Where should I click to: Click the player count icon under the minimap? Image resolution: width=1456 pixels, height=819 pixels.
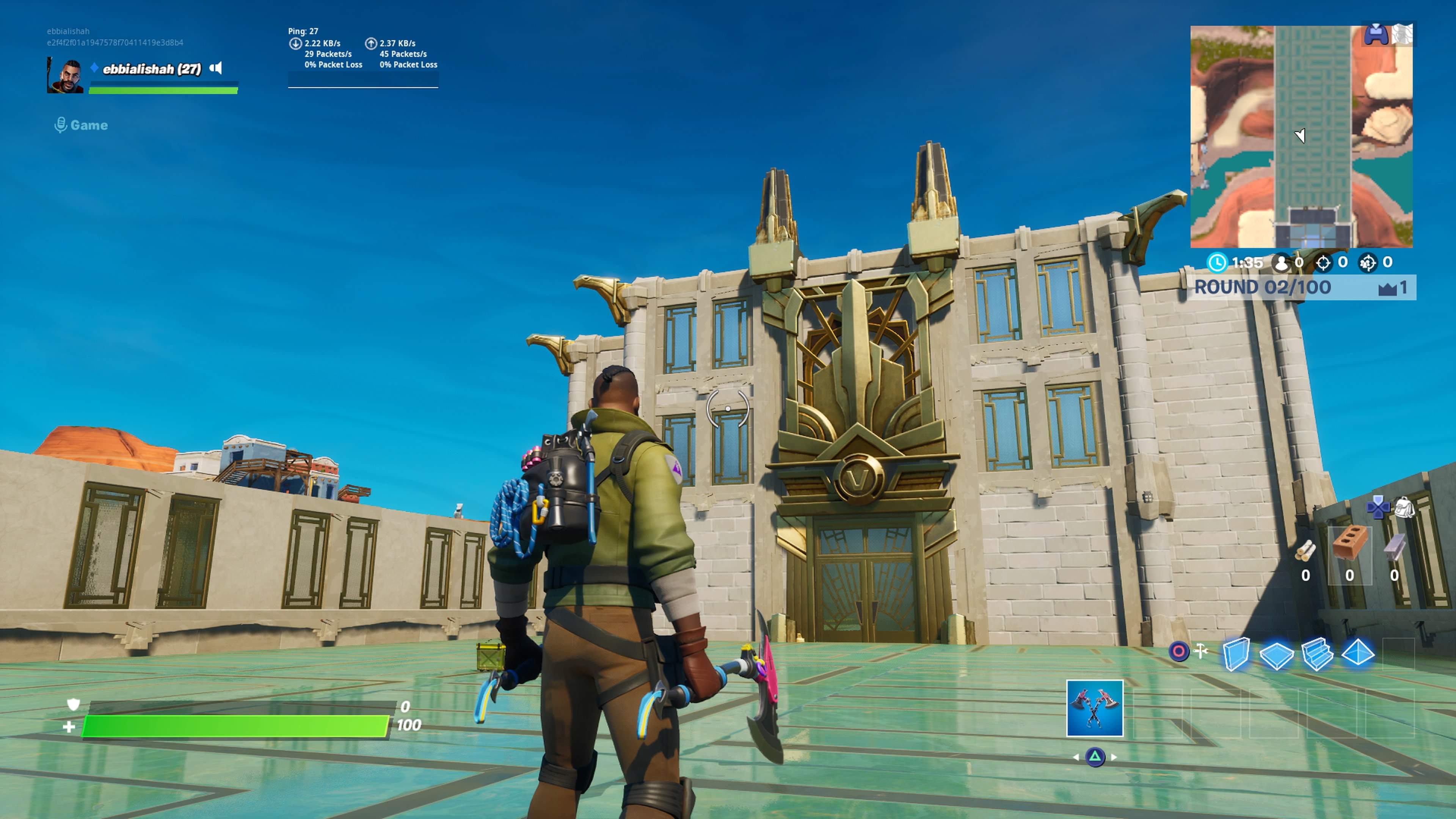[x=1281, y=263]
